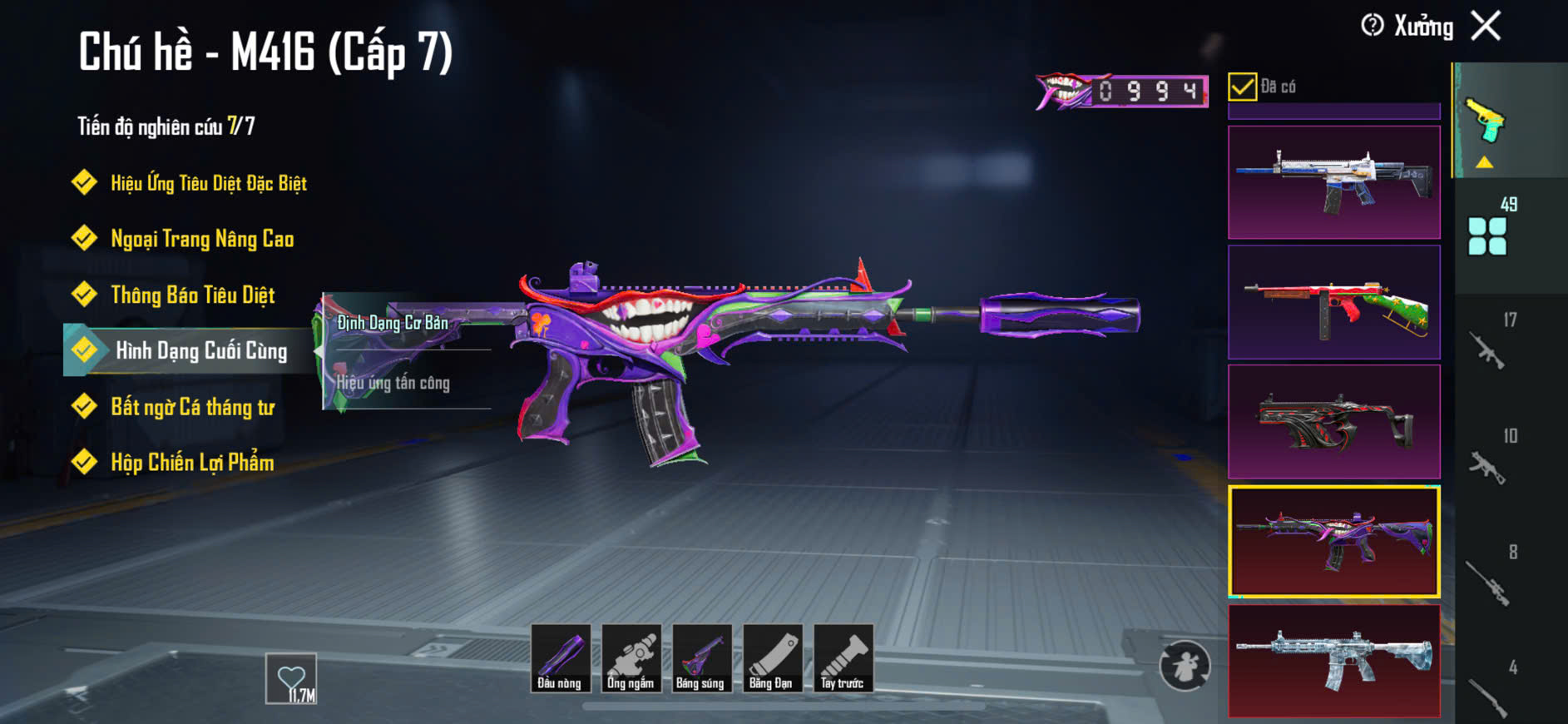Select the Đầu nòng muzzle attachment
Screen dimensions: 1568x724
560,658
